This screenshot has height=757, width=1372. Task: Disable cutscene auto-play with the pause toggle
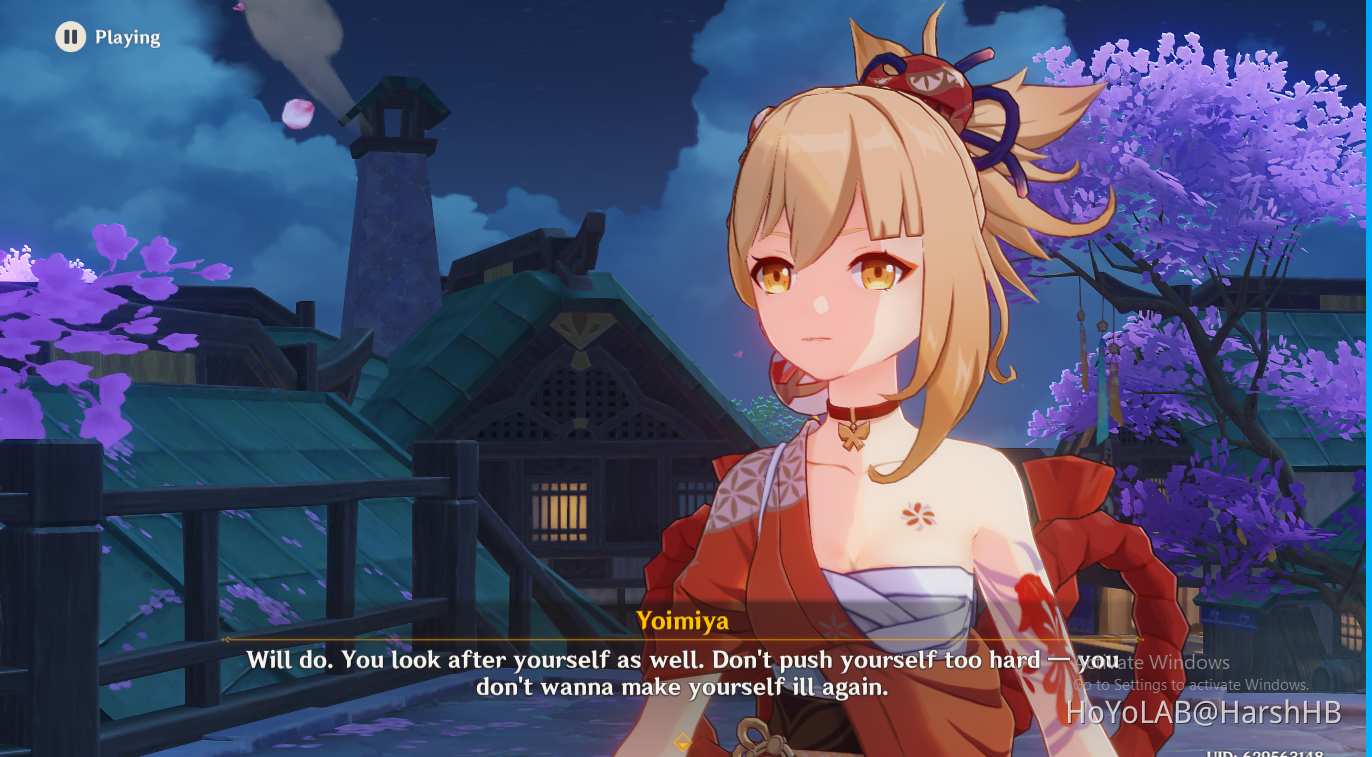click(69, 37)
